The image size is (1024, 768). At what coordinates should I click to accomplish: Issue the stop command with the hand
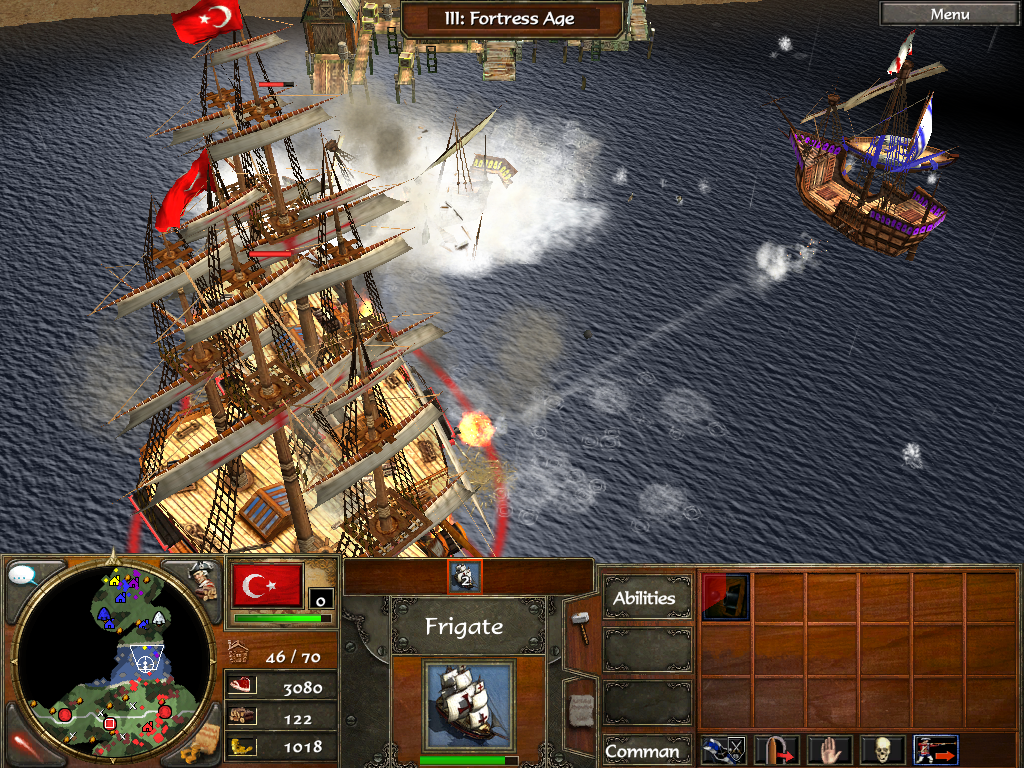(x=829, y=750)
